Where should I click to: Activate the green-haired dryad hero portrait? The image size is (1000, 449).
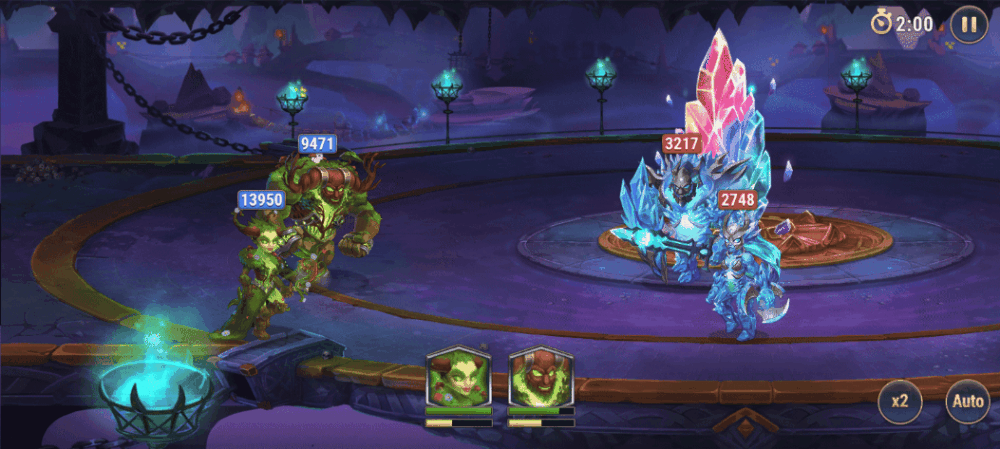458,377
